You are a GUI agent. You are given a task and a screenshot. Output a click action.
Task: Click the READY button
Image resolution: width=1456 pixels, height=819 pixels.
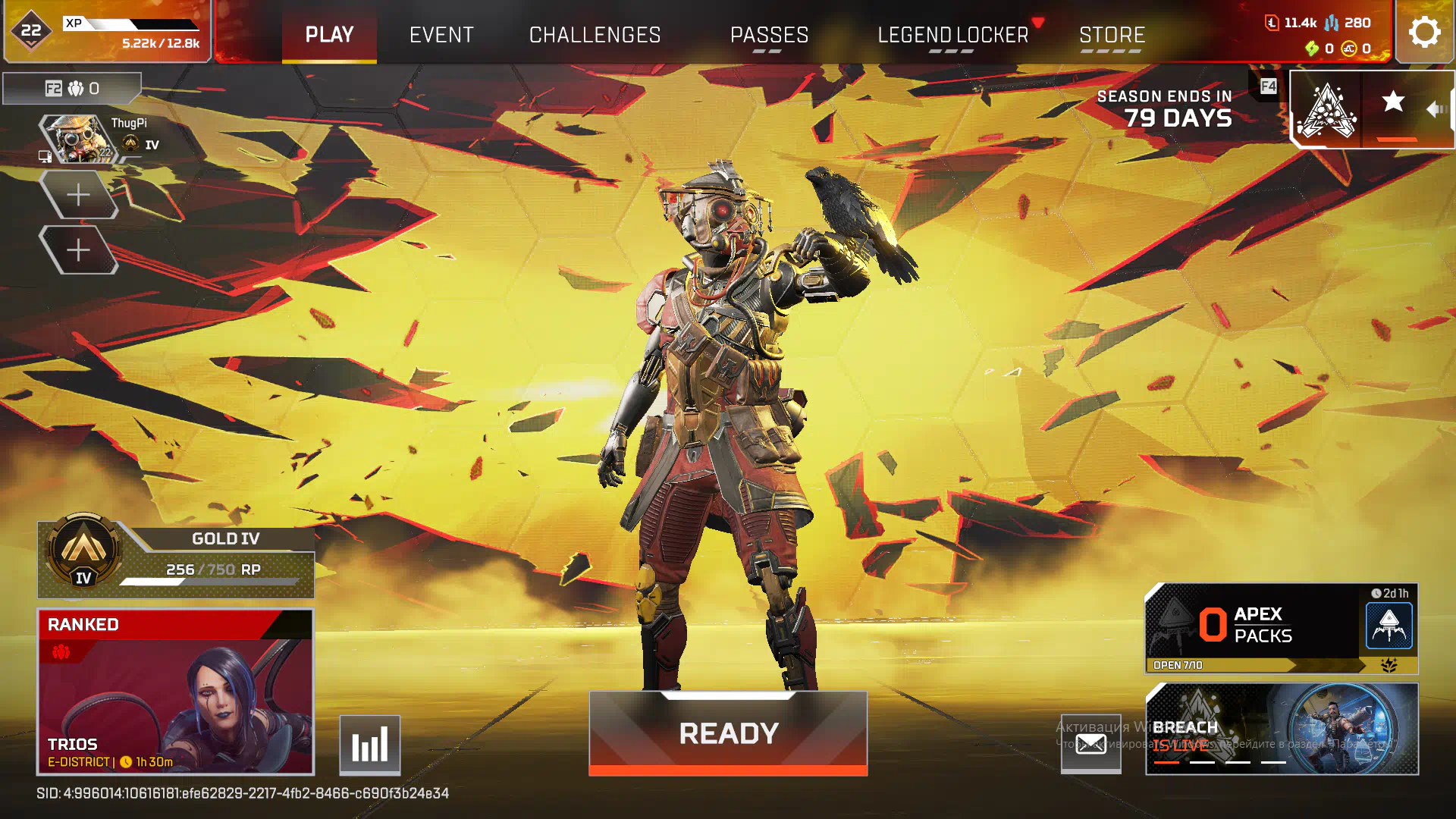pyautogui.click(x=728, y=733)
